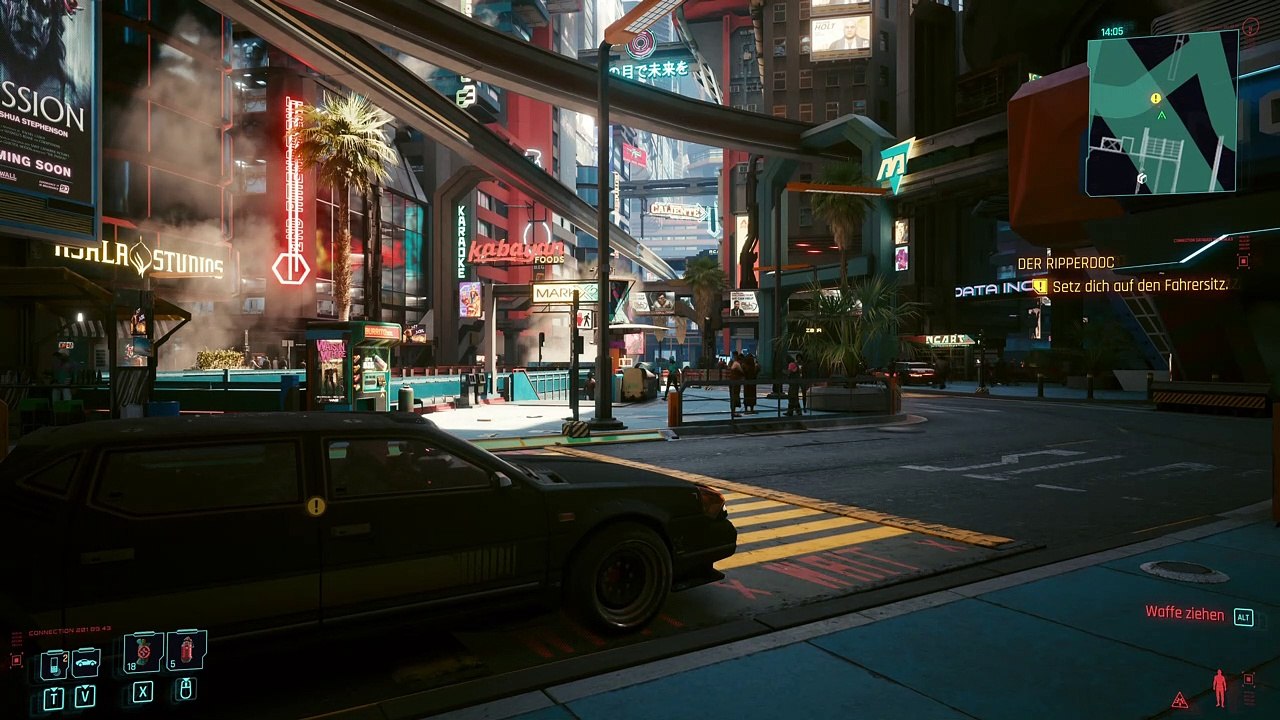This screenshot has height=720, width=1280.
Task: Select the 'Der Ripperdoc' quest tracker title
Action: click(1065, 263)
